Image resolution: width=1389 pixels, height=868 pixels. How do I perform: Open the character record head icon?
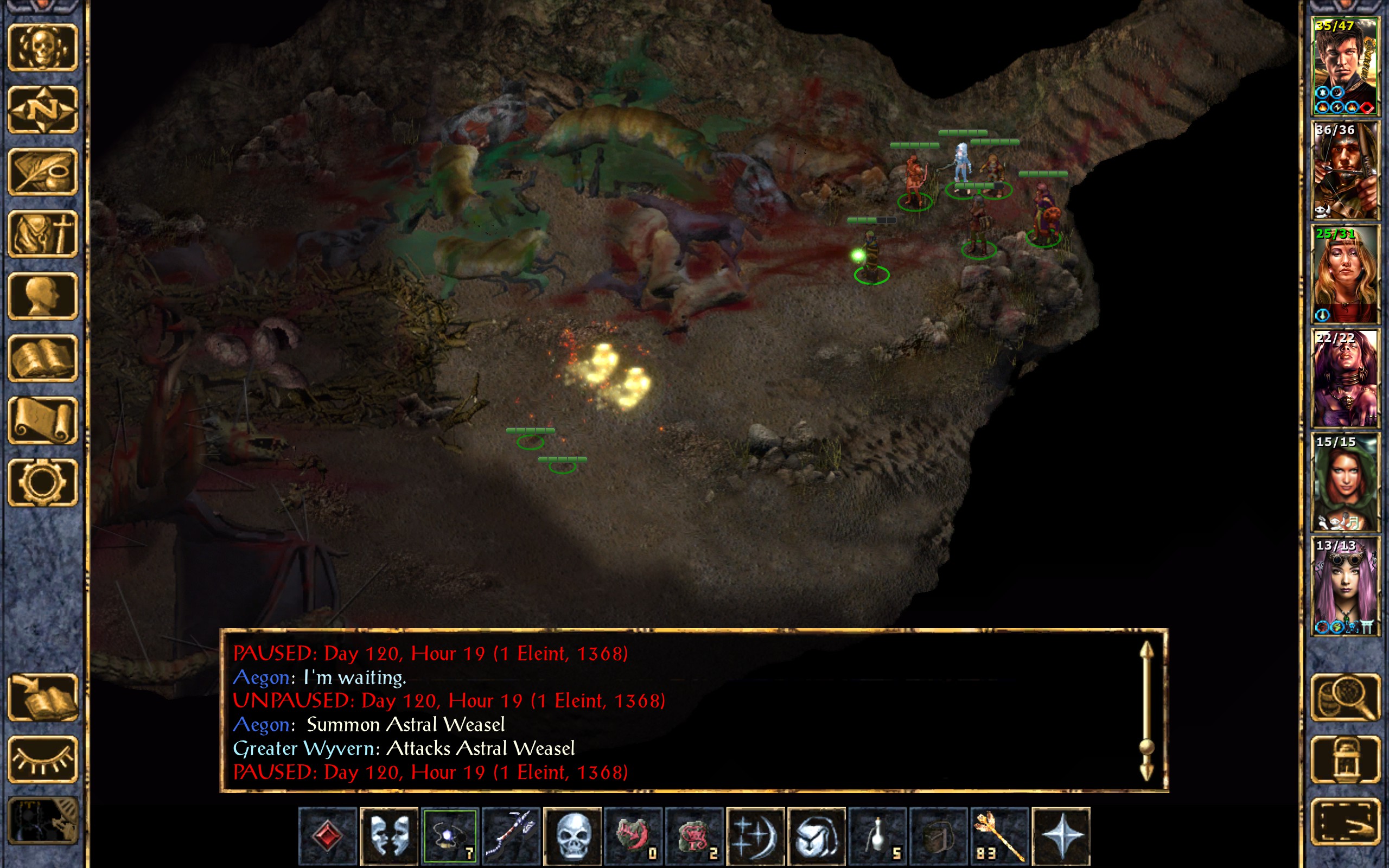[43, 296]
